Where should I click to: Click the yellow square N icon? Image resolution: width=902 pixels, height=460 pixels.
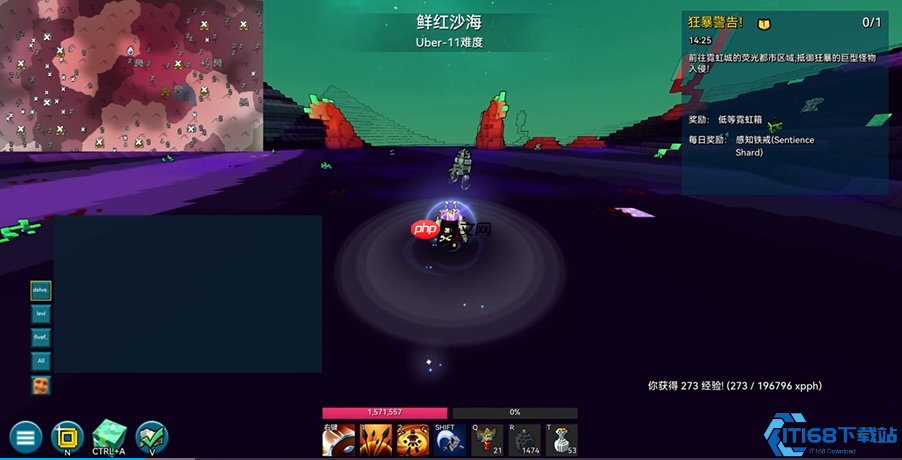coord(67,436)
